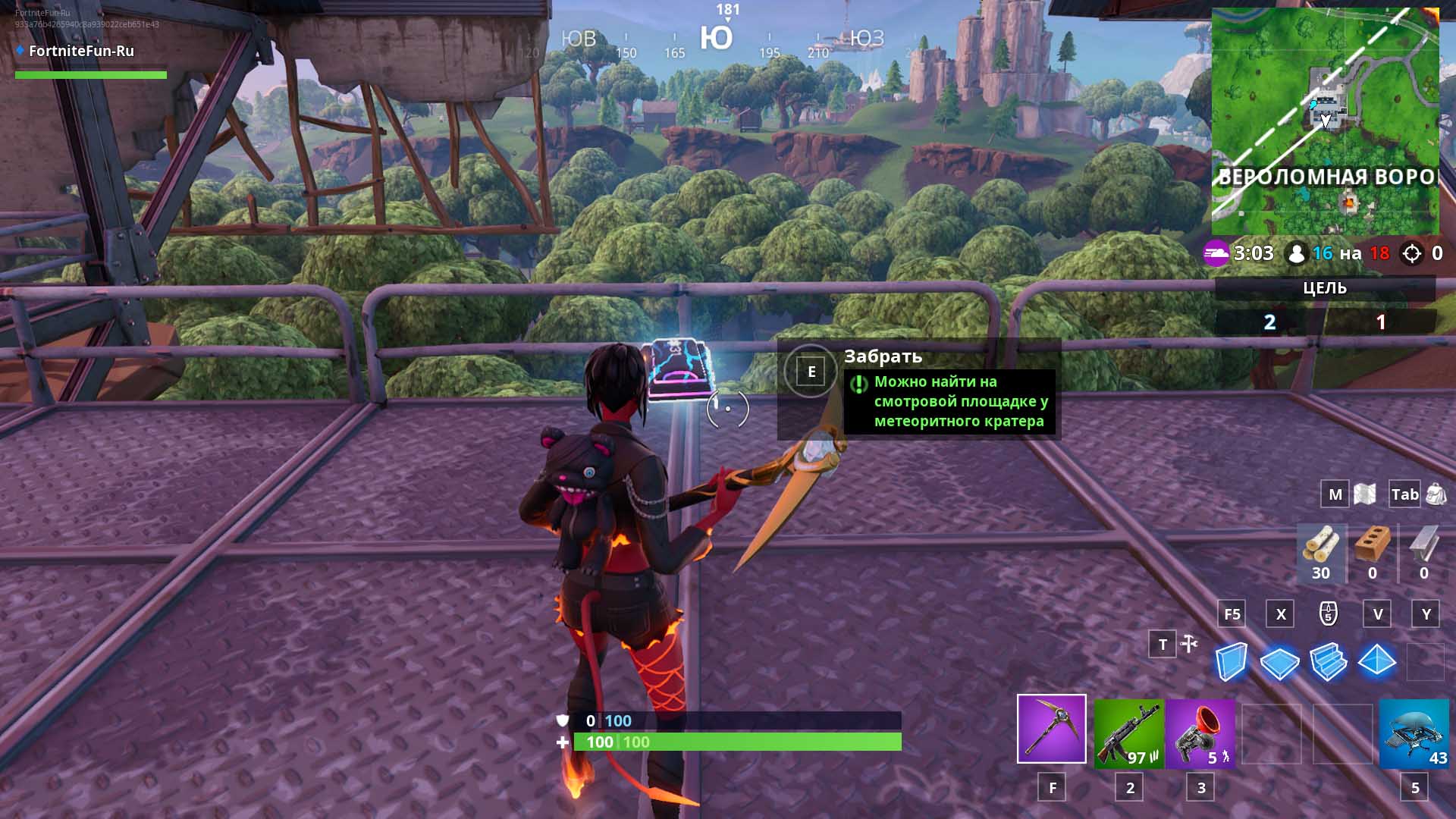The height and width of the screenshot is (819, 1456).
Task: Click the ЦЕЛЬ objective tracker
Action: point(1325,288)
